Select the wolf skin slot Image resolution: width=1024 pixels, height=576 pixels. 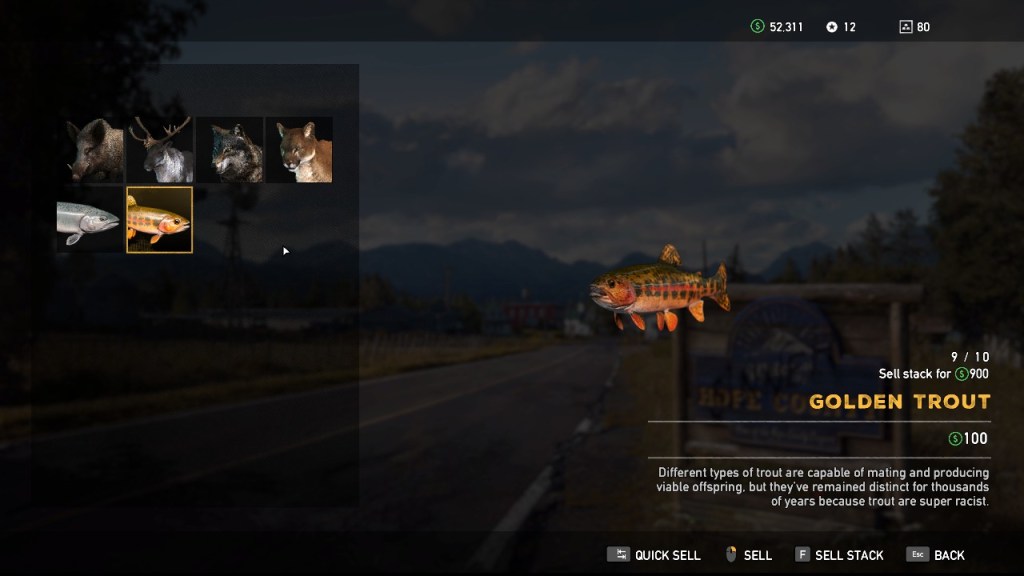(x=230, y=150)
